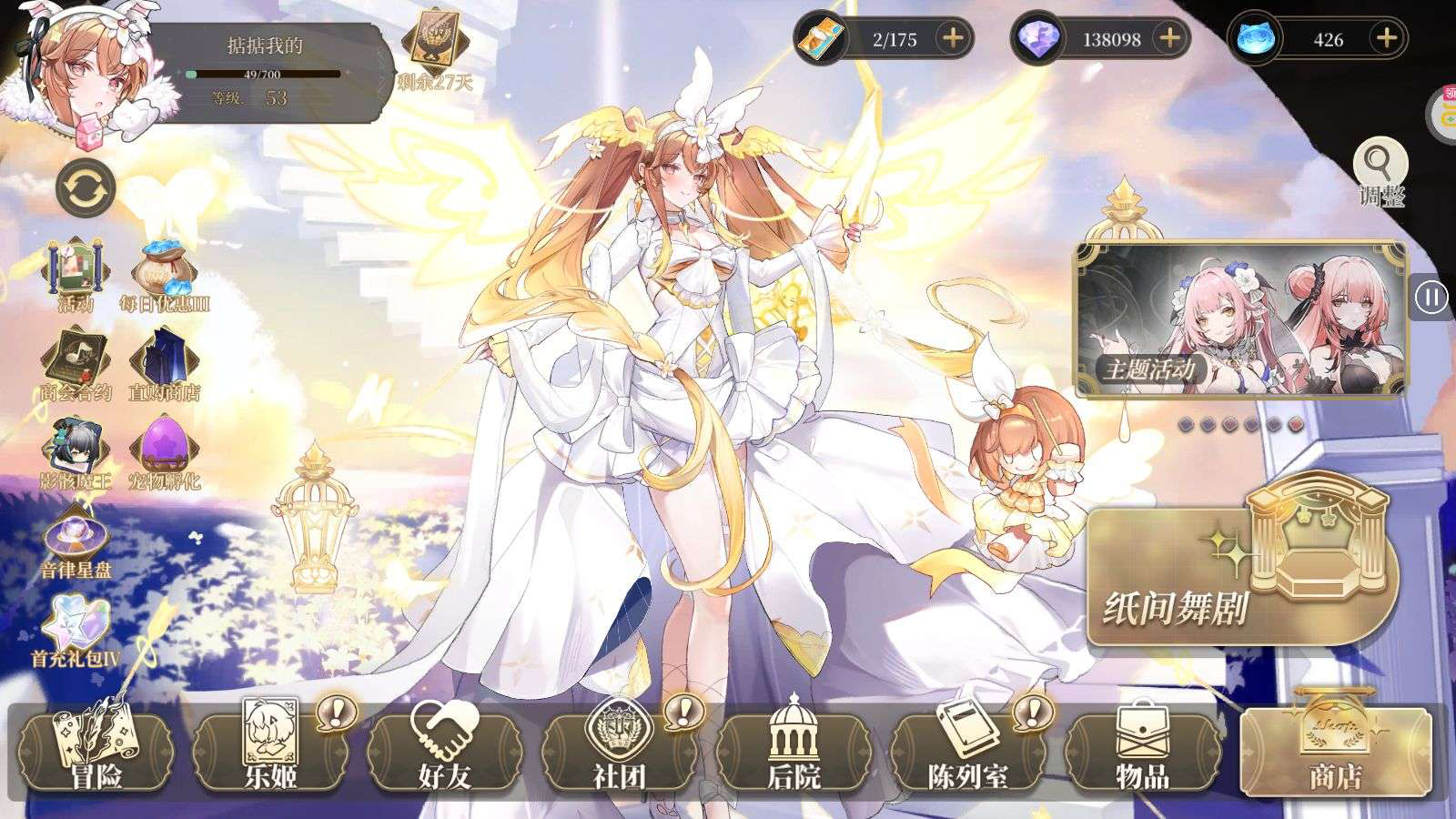Add more blue cat currency

[x=1386, y=39]
